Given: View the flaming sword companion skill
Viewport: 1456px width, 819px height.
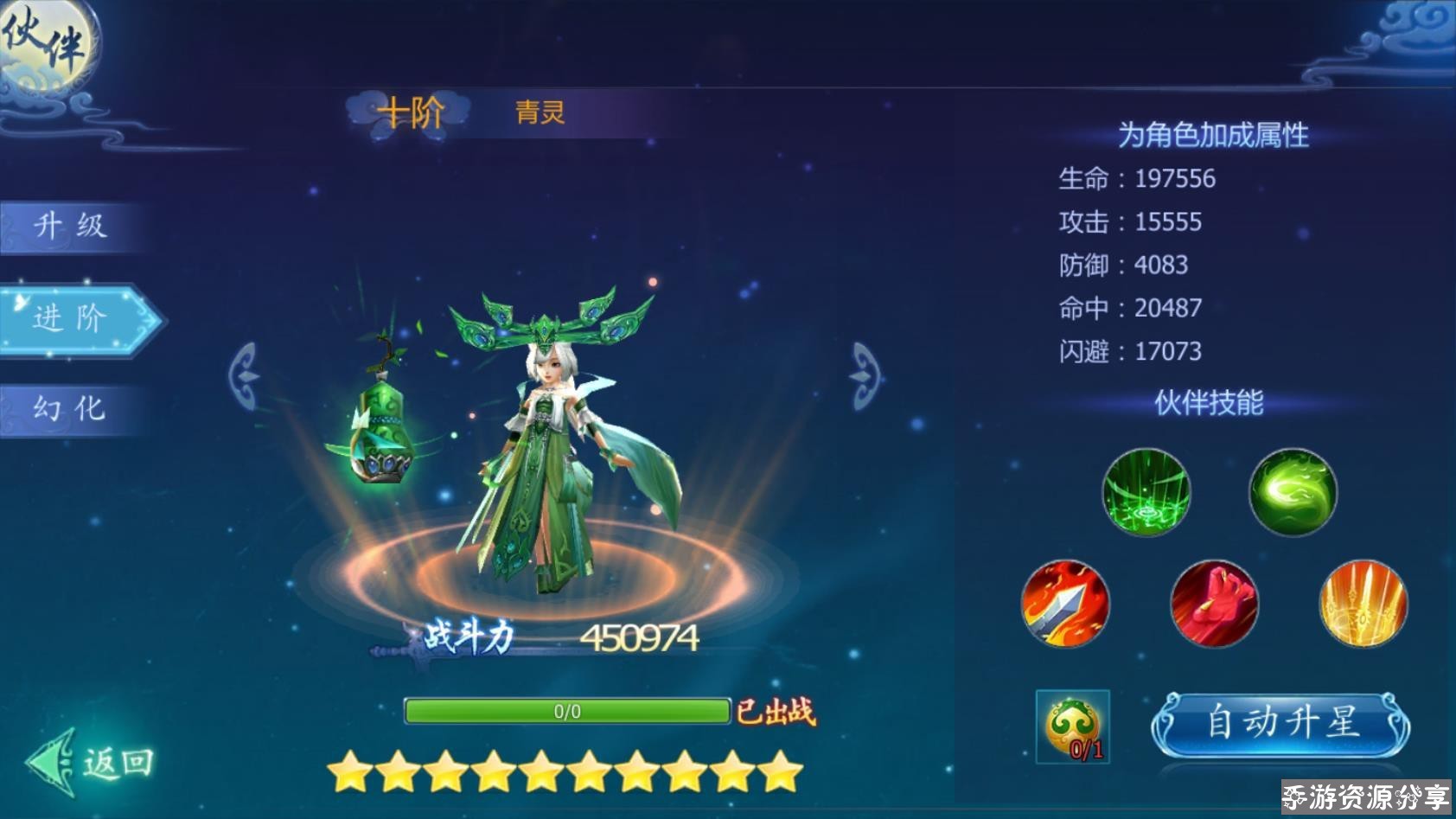Looking at the screenshot, I should click(x=1065, y=604).
